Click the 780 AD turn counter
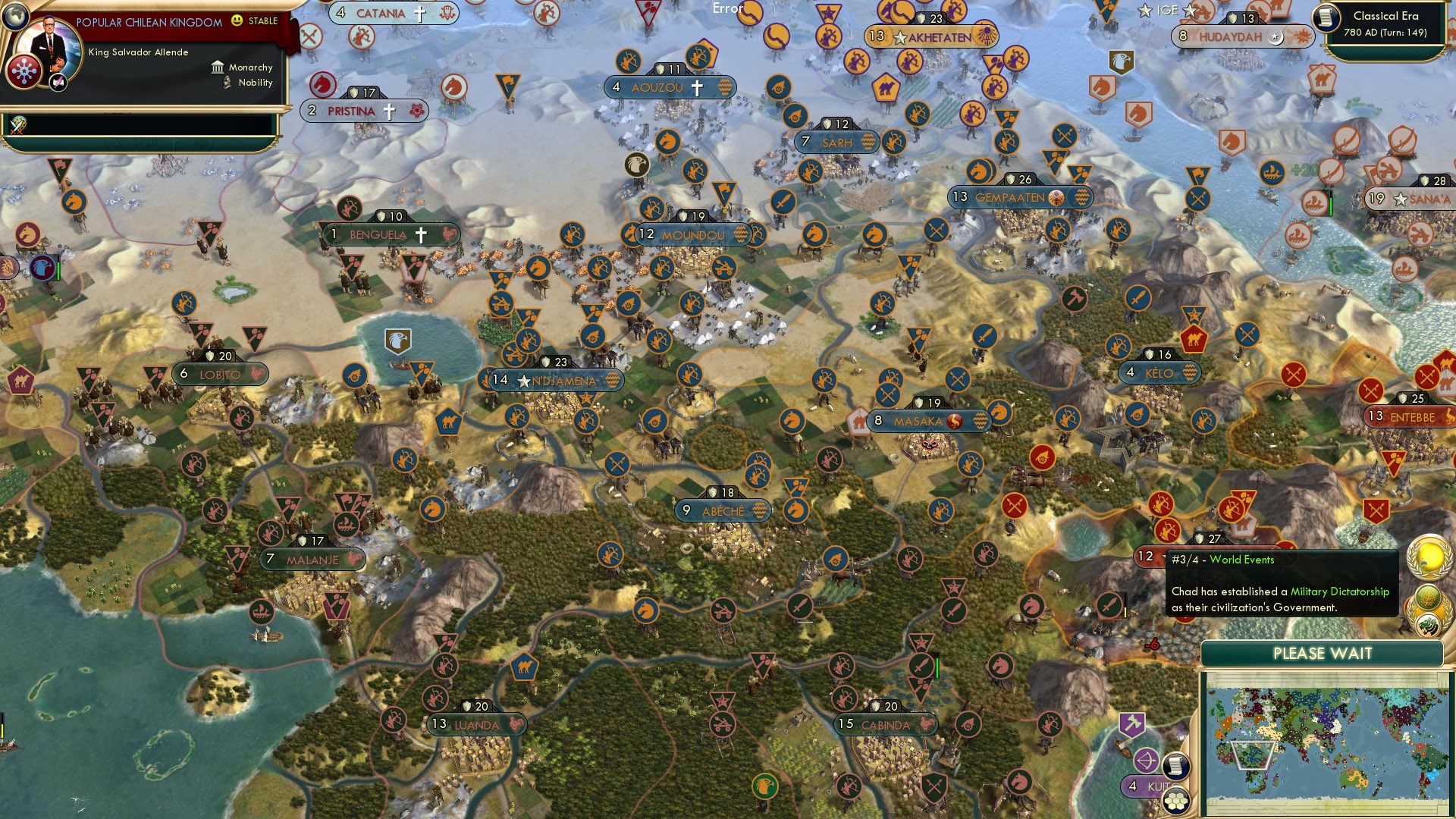The height and width of the screenshot is (819, 1456). (1386, 32)
